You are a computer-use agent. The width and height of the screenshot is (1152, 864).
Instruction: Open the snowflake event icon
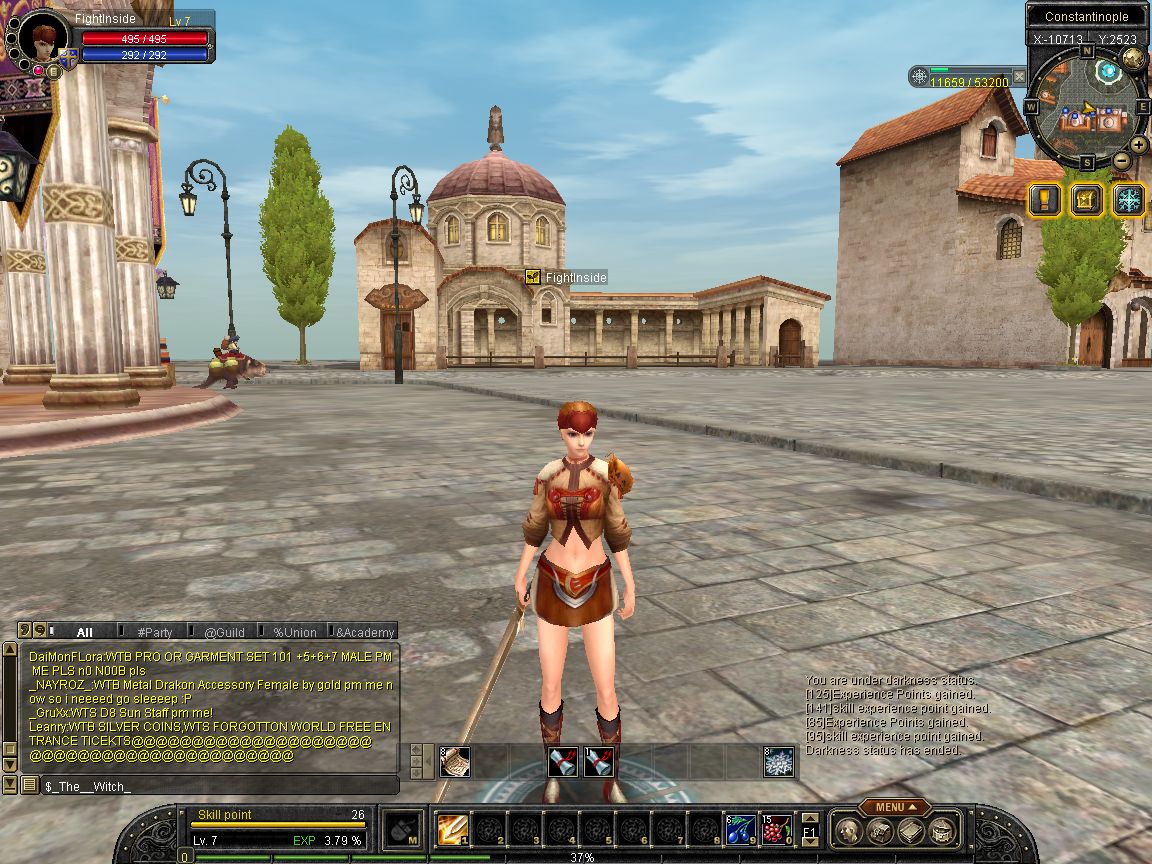pyautogui.click(x=1129, y=200)
